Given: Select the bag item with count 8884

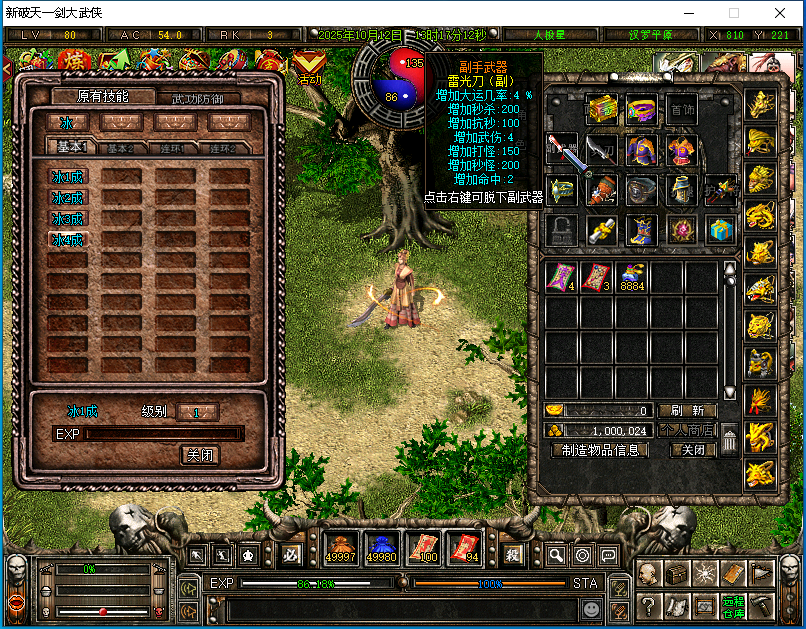Looking at the screenshot, I should coord(630,278).
